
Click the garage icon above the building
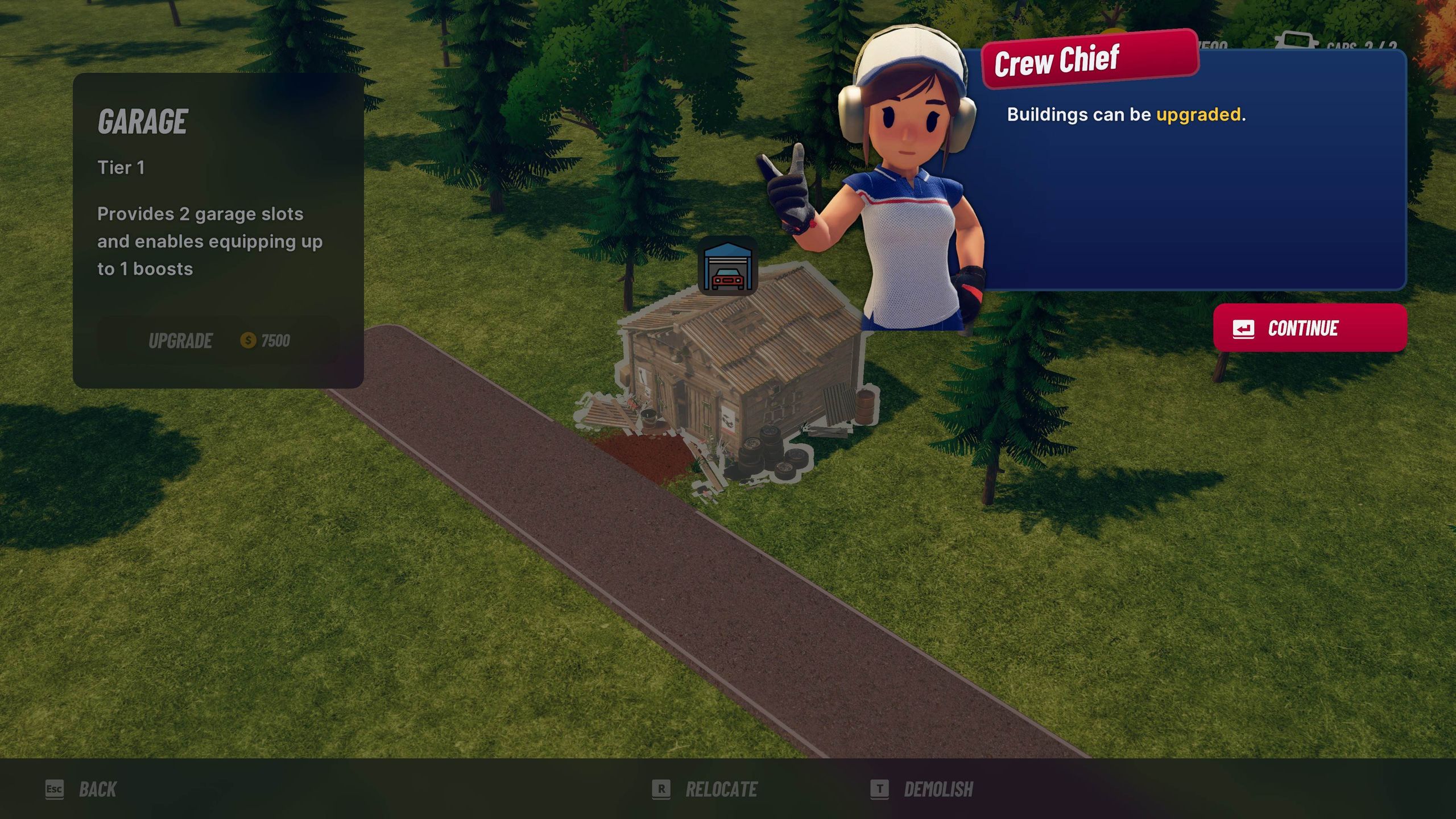click(728, 266)
